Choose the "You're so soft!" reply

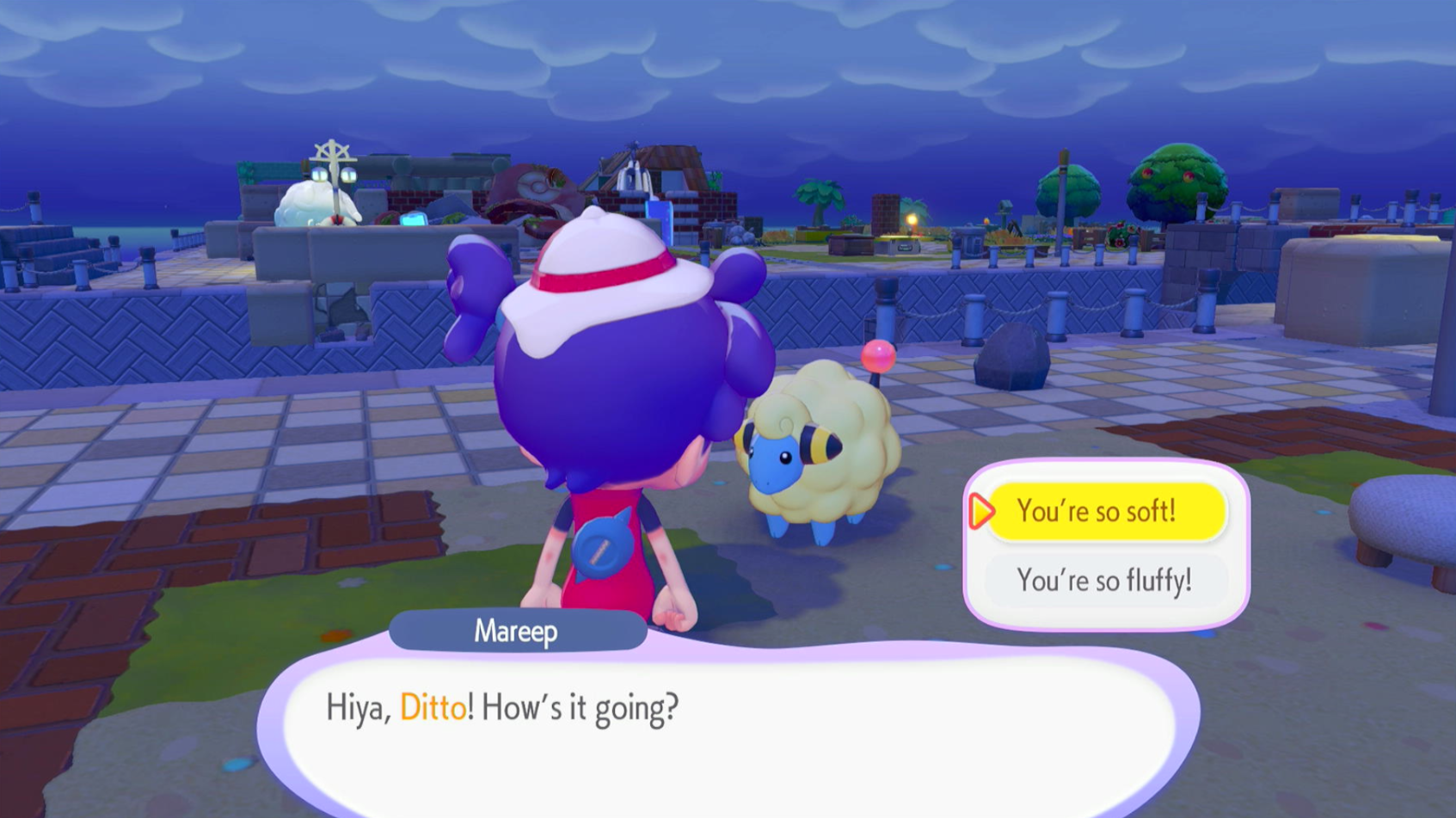pos(1106,512)
